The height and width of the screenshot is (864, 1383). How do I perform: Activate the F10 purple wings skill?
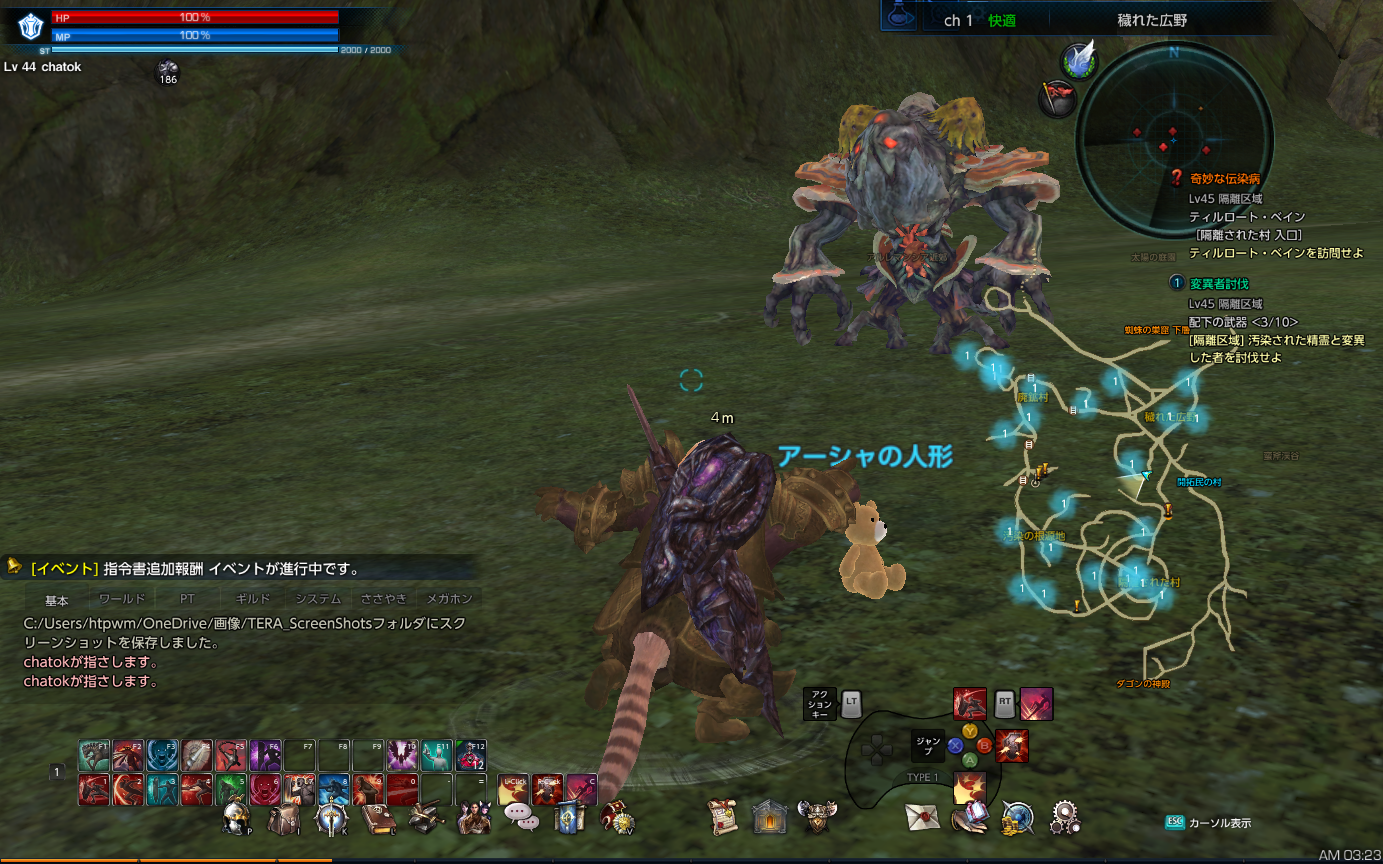402,754
